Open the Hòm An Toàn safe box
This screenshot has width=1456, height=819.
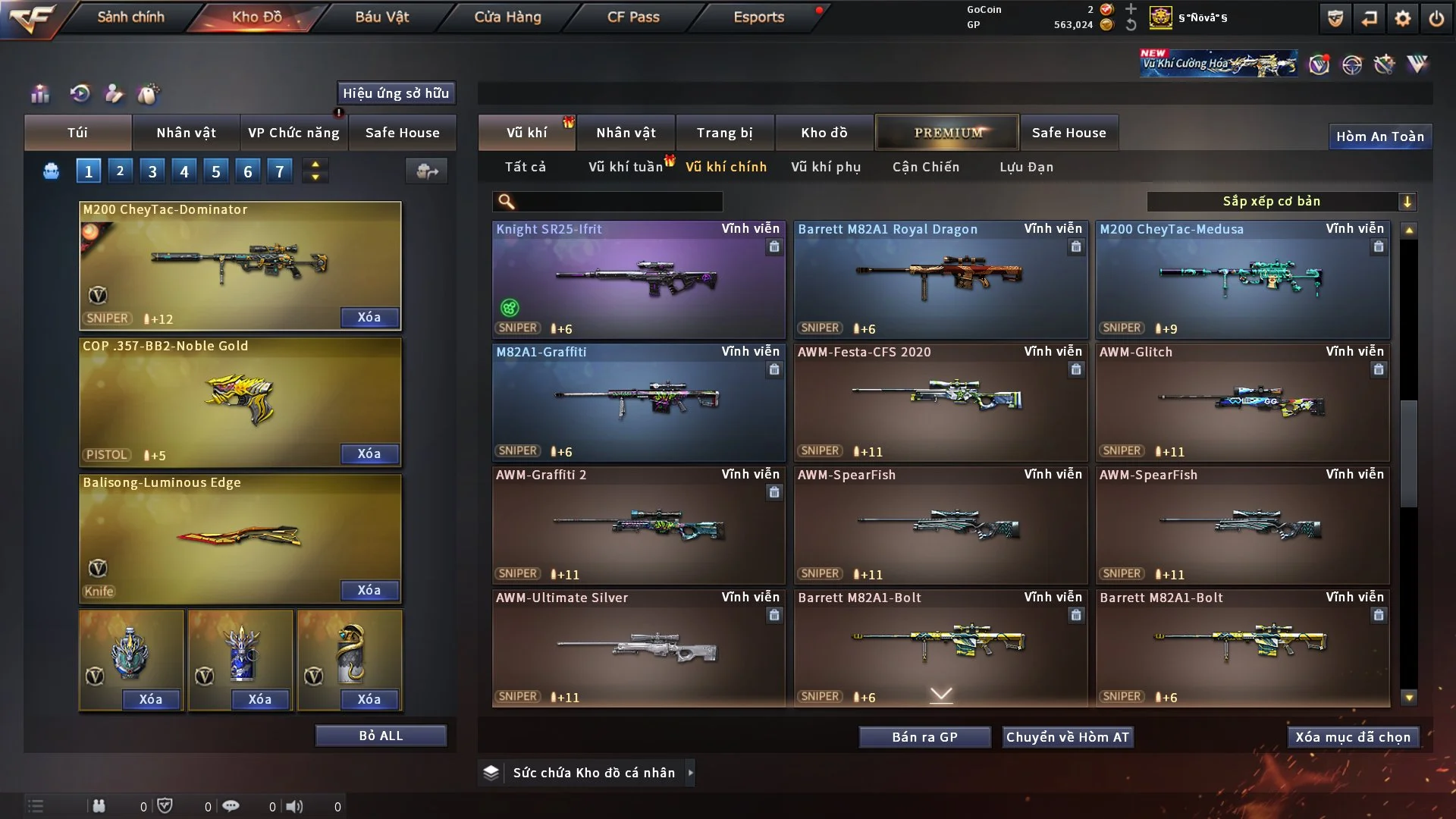1379,136
